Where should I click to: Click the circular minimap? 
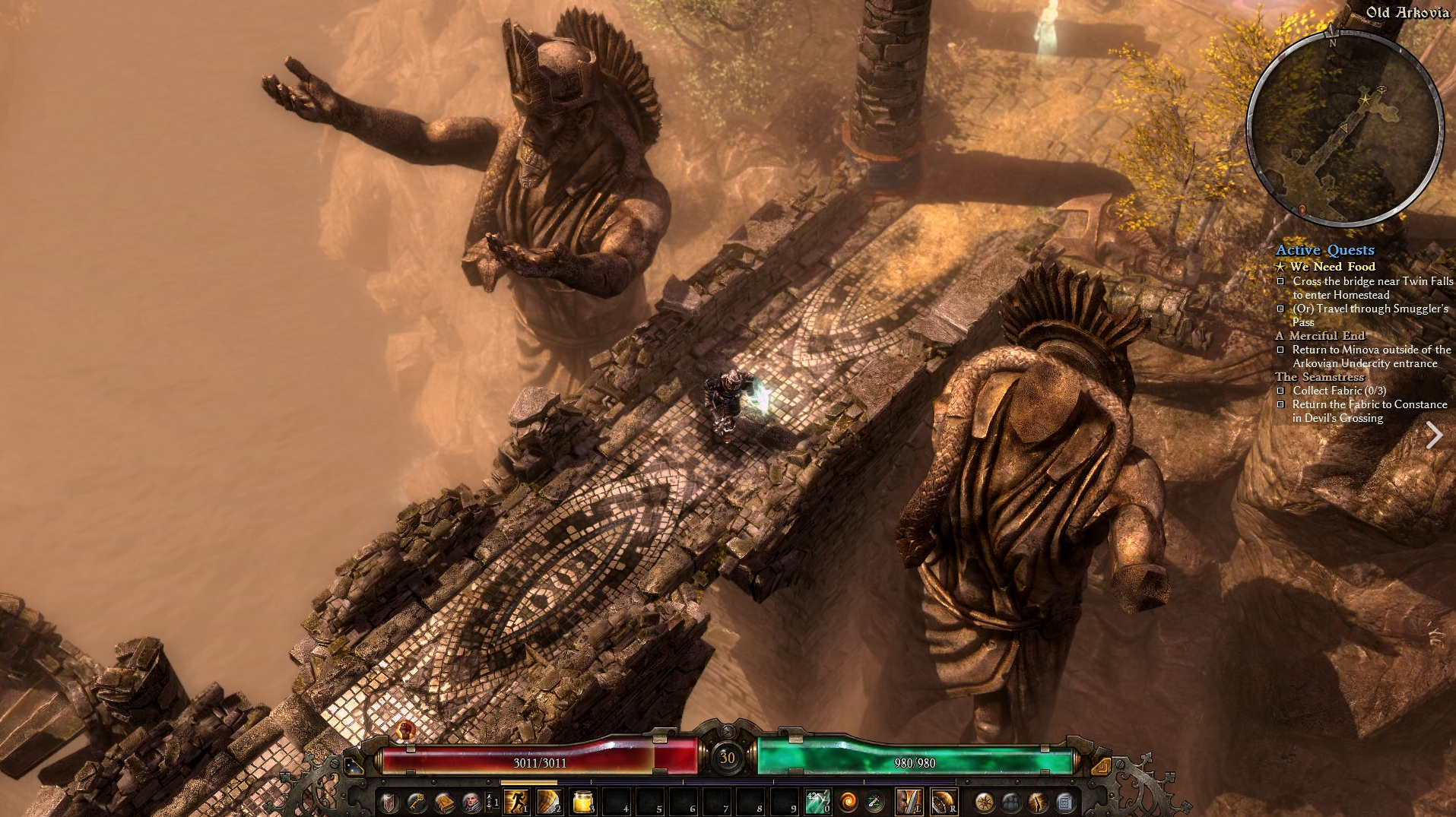tap(1345, 129)
